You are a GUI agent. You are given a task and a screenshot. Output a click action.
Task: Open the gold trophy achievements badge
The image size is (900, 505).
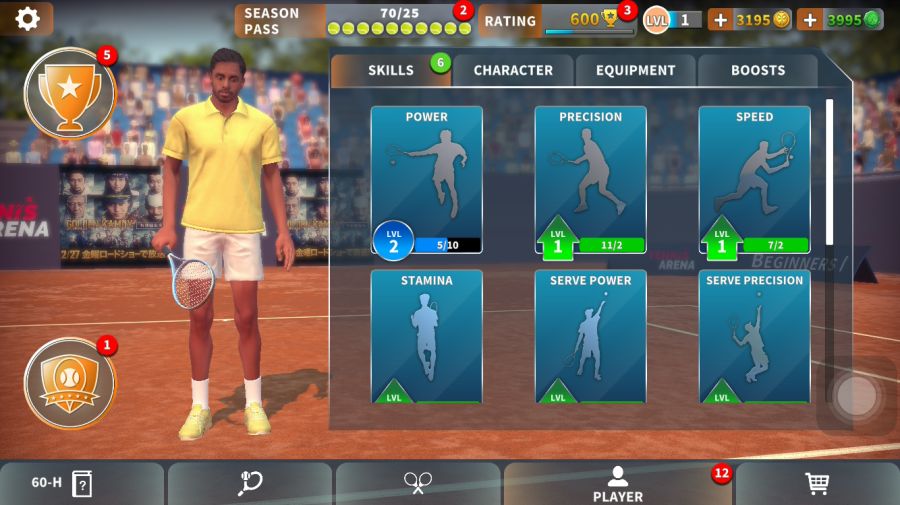(x=69, y=94)
